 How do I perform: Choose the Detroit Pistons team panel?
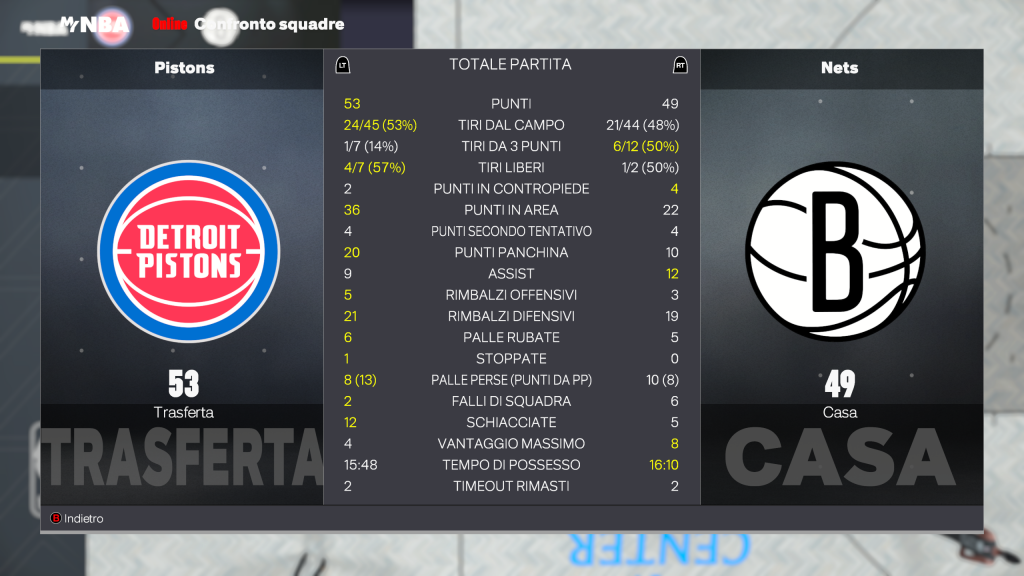pos(183,251)
